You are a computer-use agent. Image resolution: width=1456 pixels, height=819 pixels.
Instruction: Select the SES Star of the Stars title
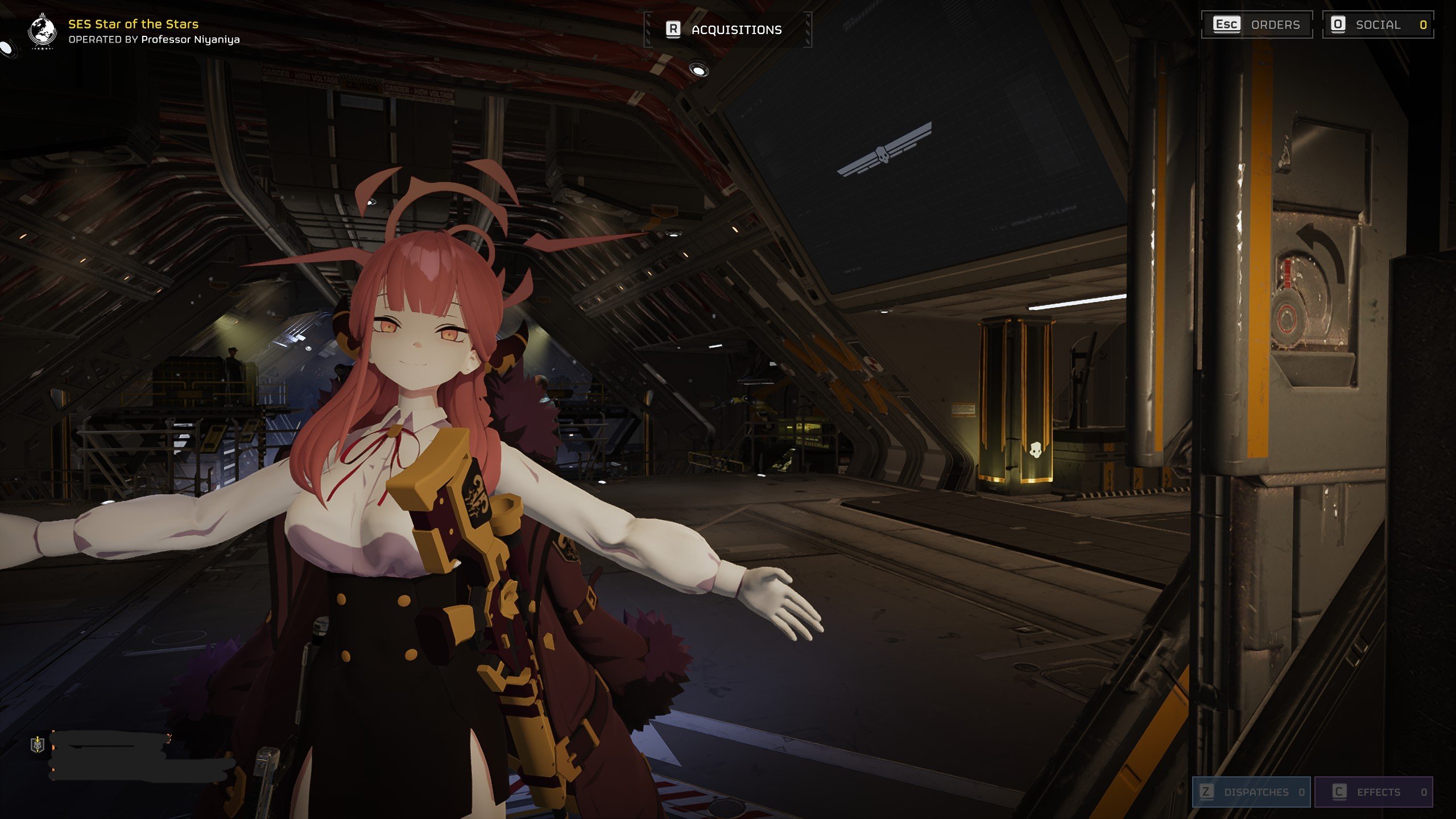click(133, 24)
